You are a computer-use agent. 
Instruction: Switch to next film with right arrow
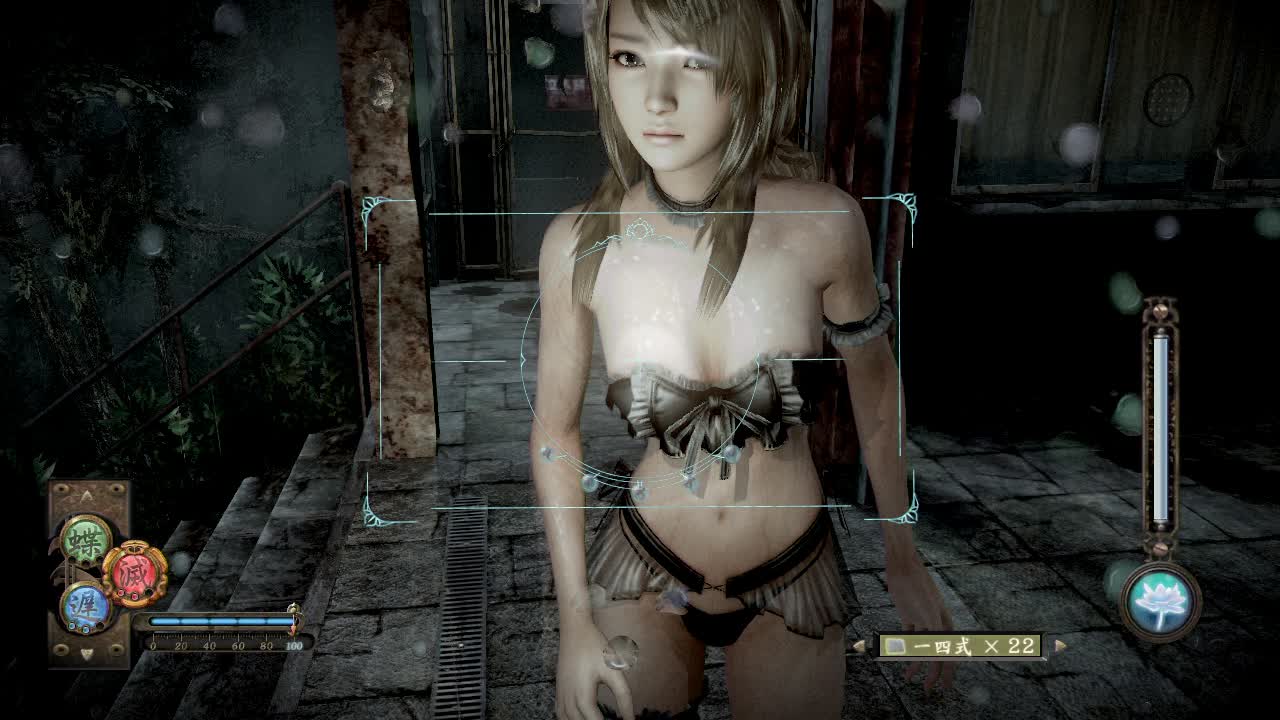(x=1060, y=646)
